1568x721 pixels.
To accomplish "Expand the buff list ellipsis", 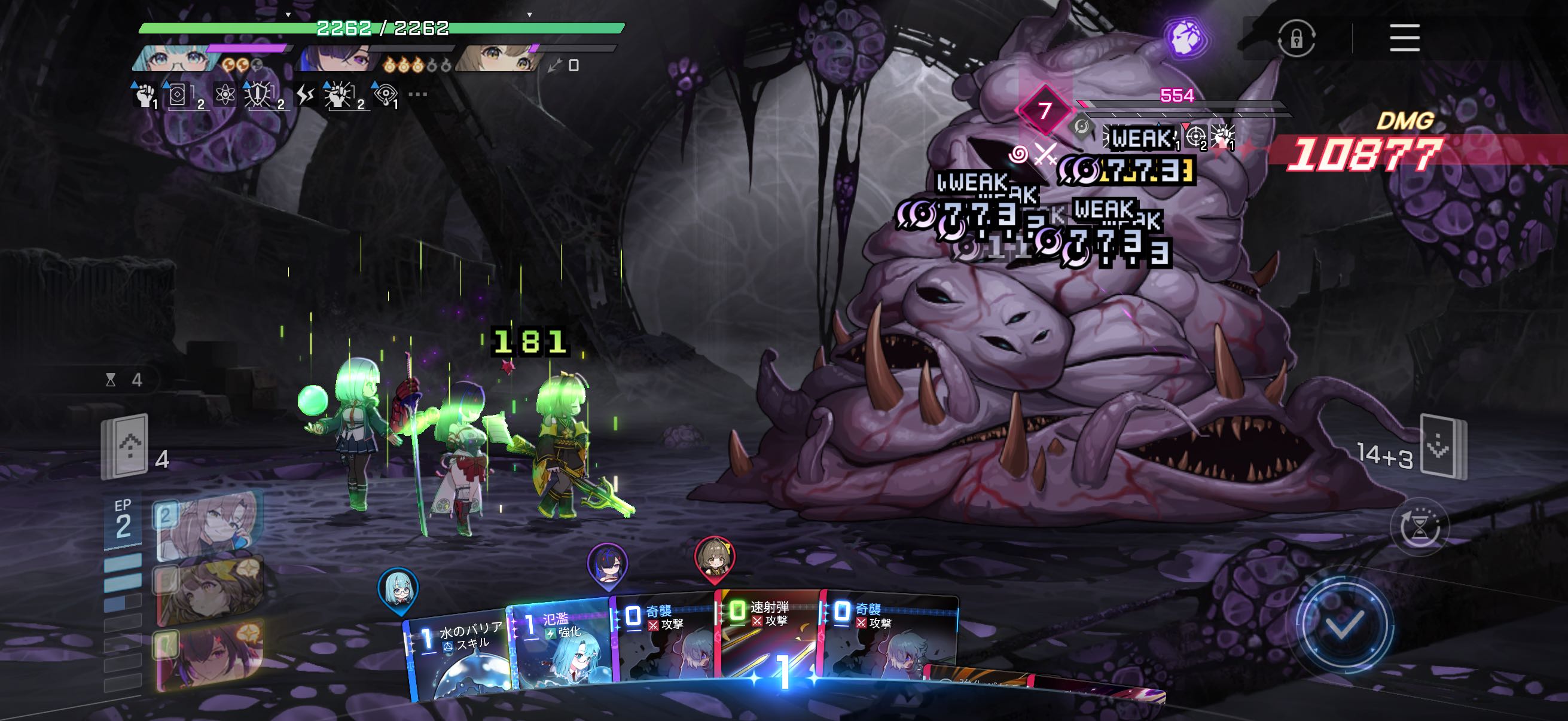I will point(417,94).
